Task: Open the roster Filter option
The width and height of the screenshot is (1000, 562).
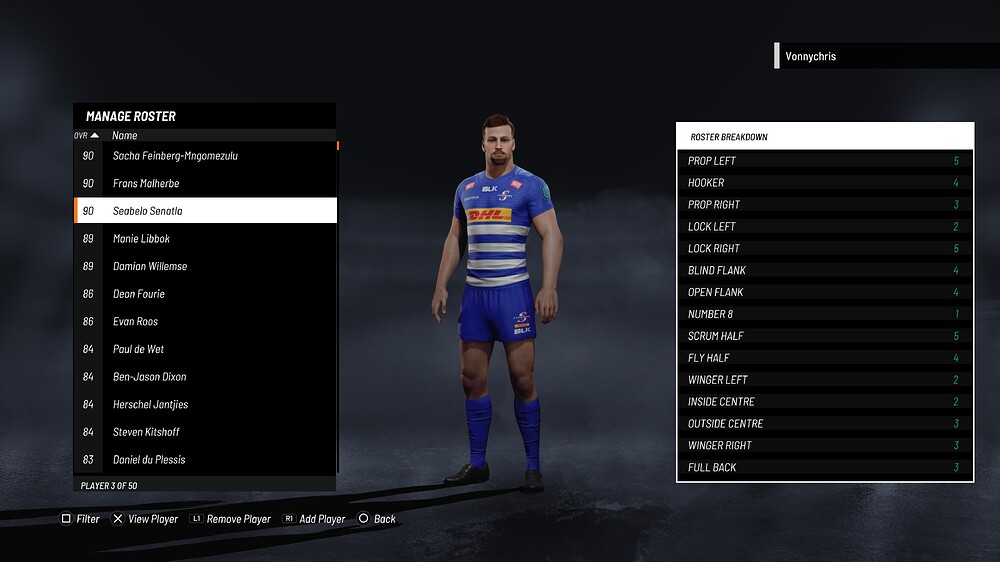Action: [81, 519]
